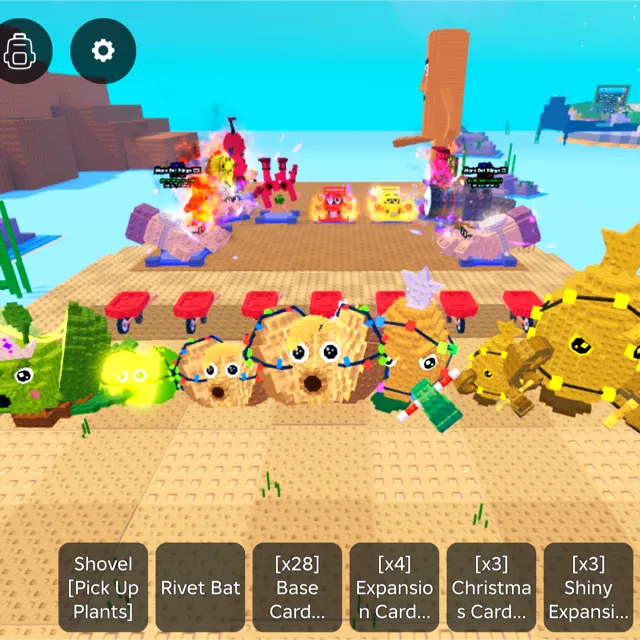Select the x28 Base Card slot
This screenshot has height=640, width=640.
(297, 588)
